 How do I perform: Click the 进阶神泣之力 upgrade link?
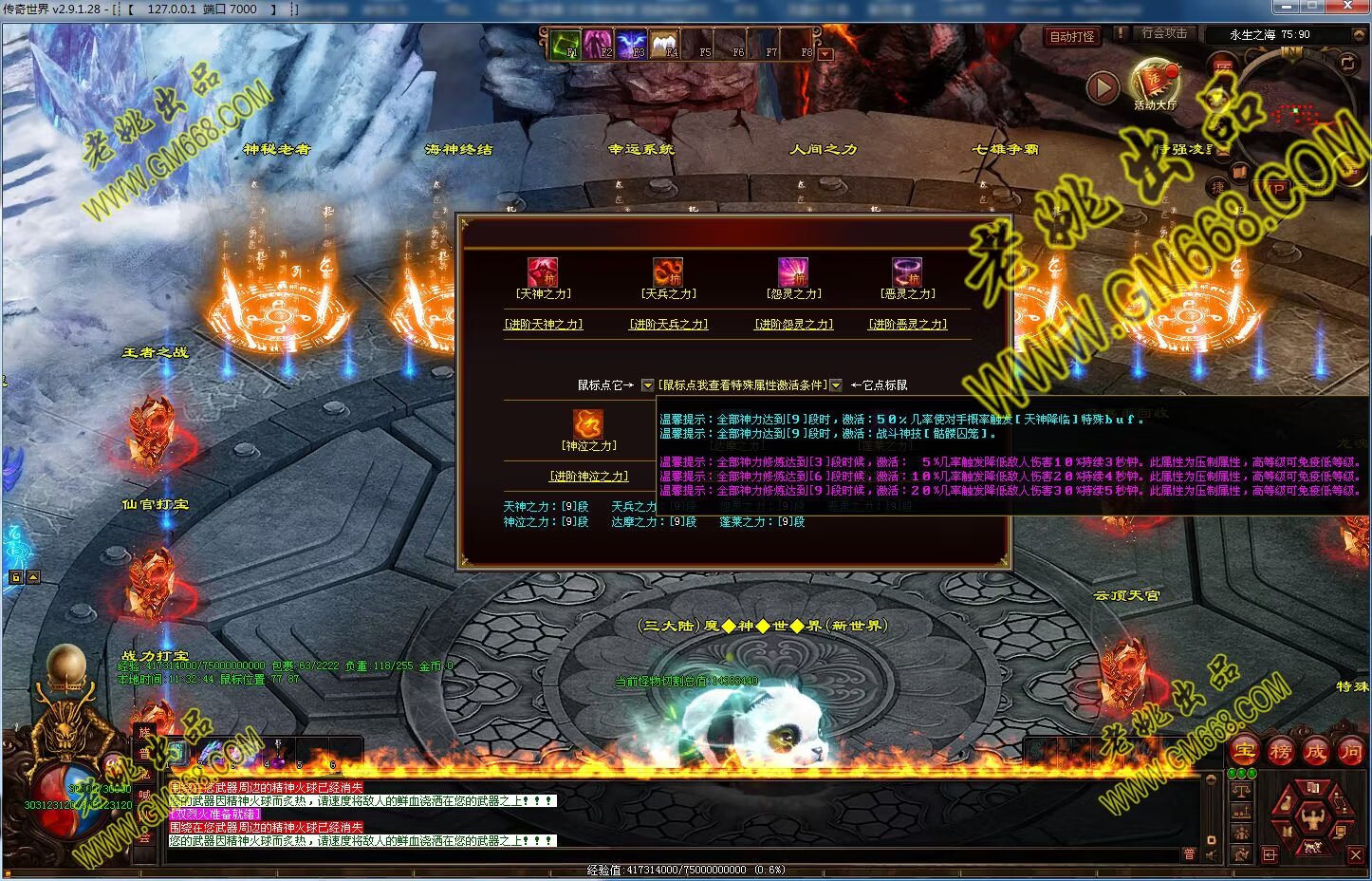pyautogui.click(x=588, y=477)
